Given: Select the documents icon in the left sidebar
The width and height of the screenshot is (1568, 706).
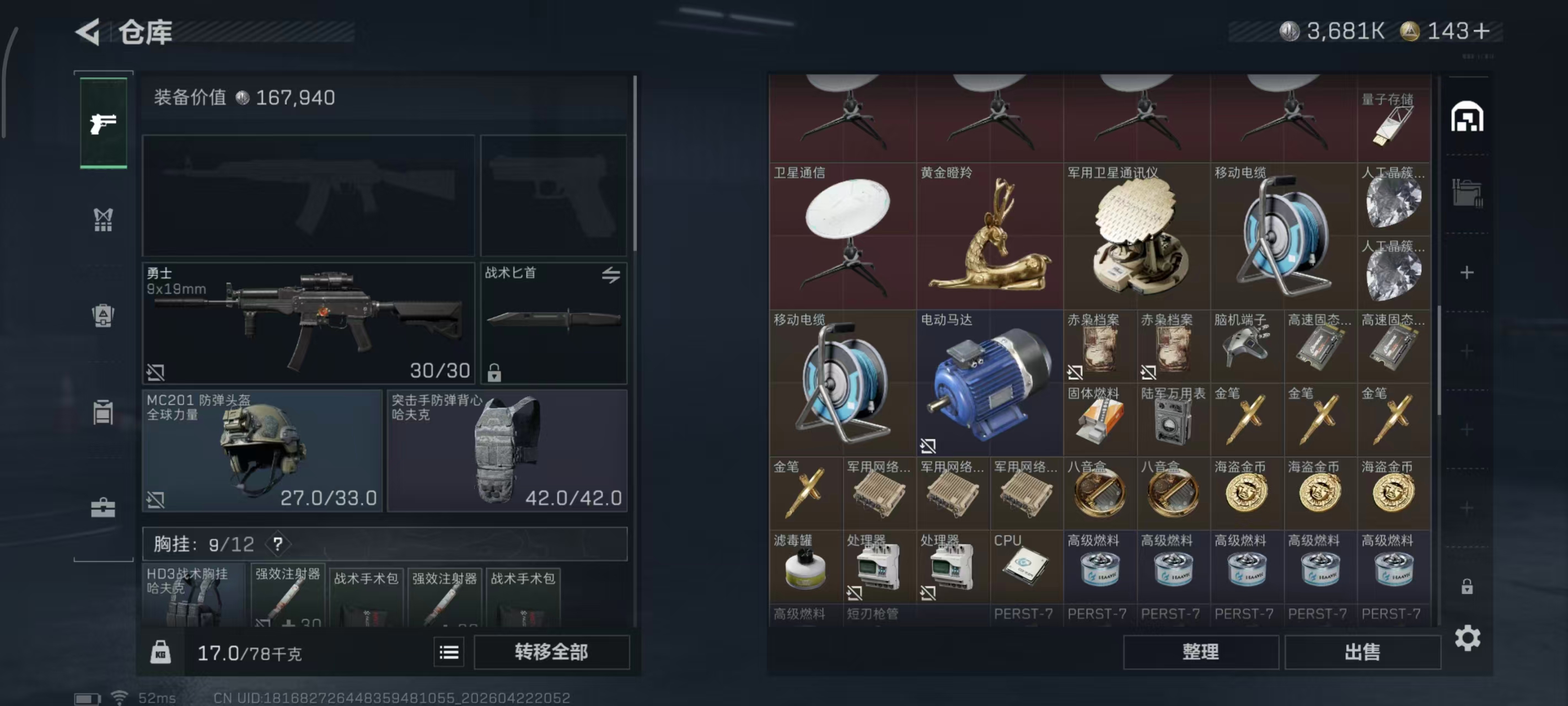Looking at the screenshot, I should pyautogui.click(x=103, y=412).
